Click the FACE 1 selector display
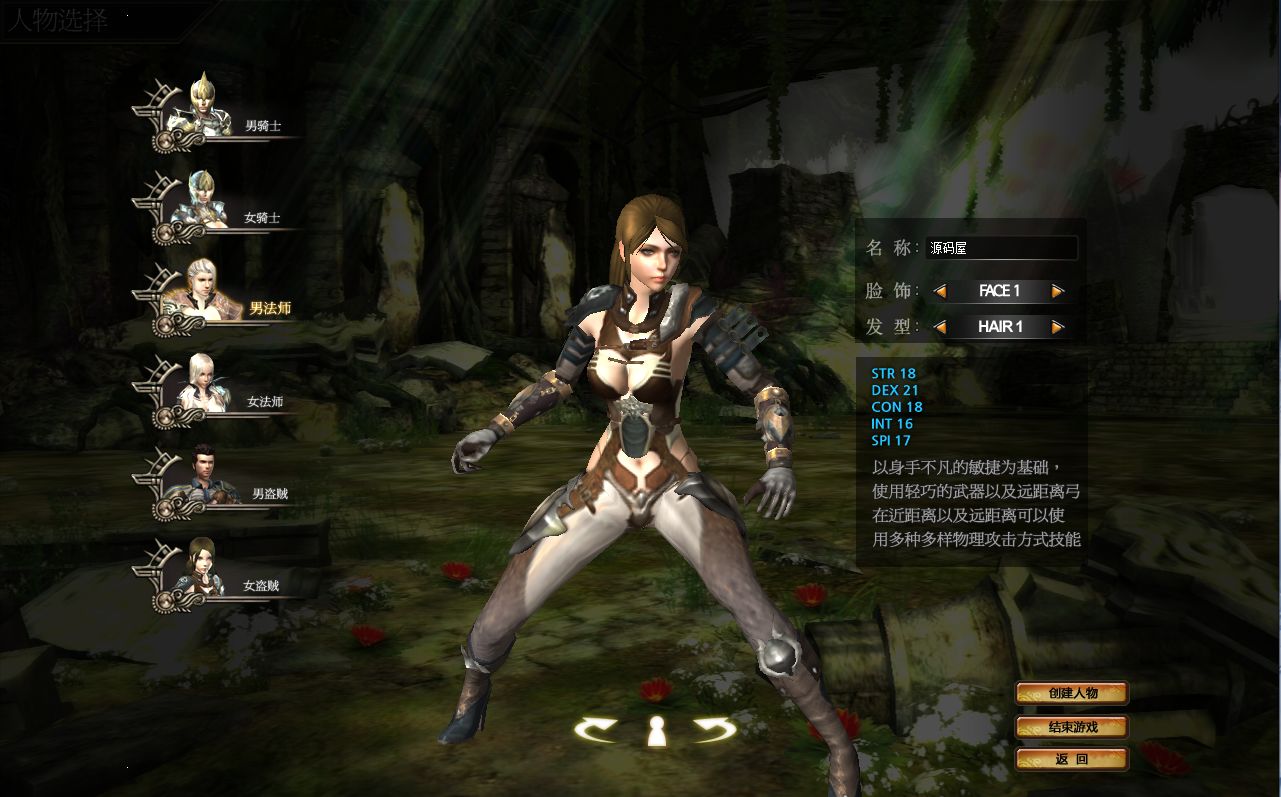The image size is (1281, 797). click(1000, 291)
